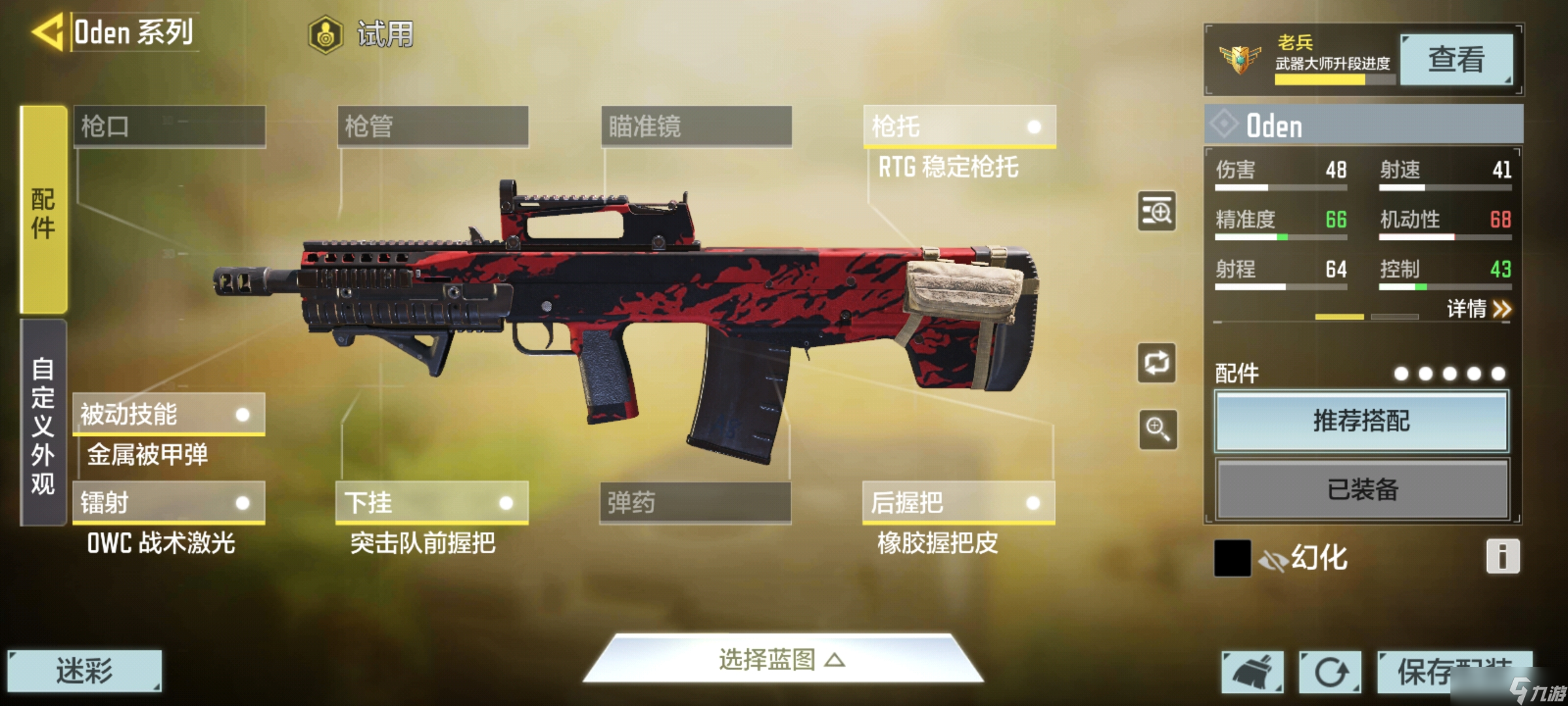Open the 枪托 stock slot

tap(958, 126)
